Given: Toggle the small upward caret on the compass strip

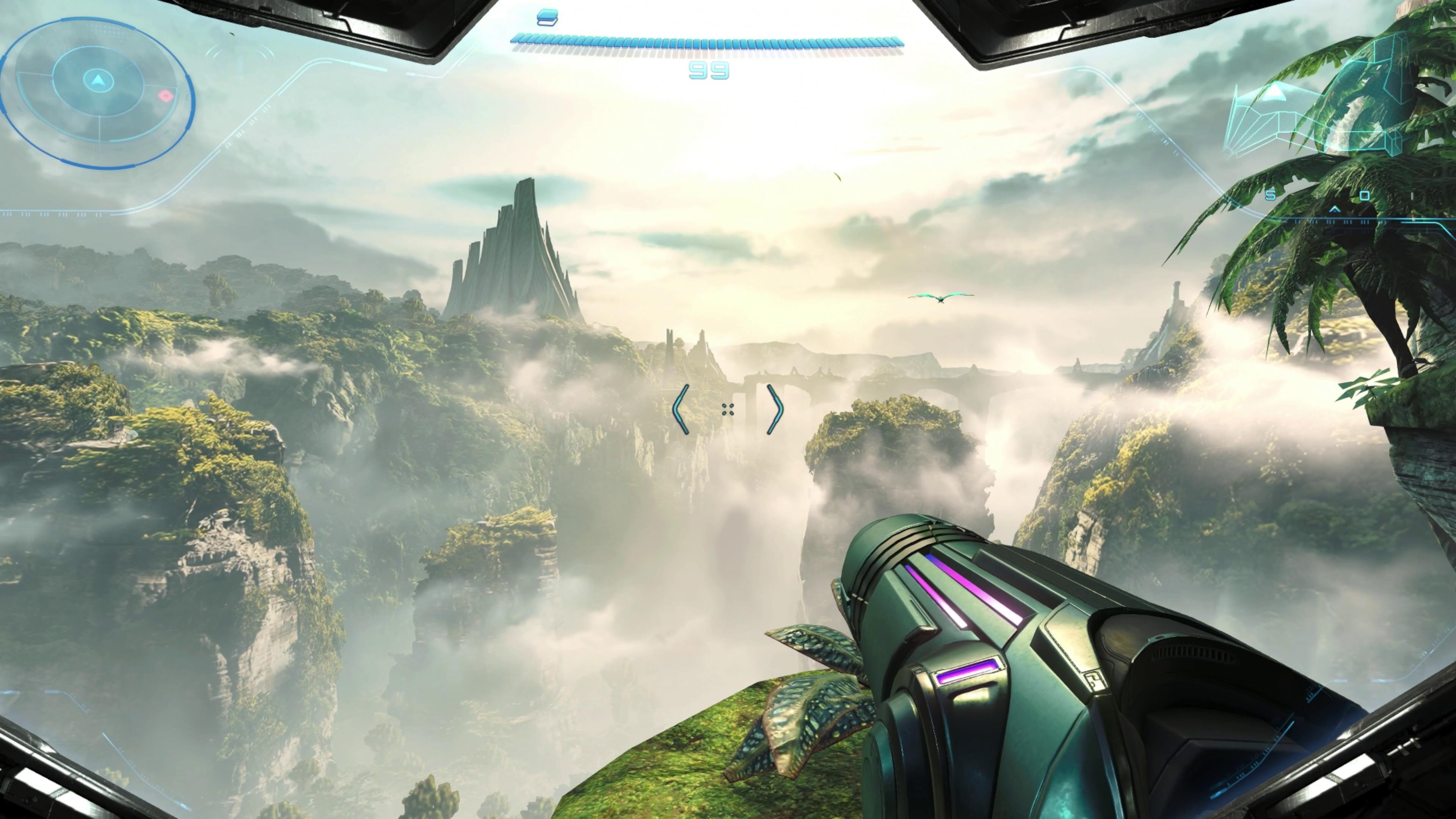Looking at the screenshot, I should coord(1335,209).
